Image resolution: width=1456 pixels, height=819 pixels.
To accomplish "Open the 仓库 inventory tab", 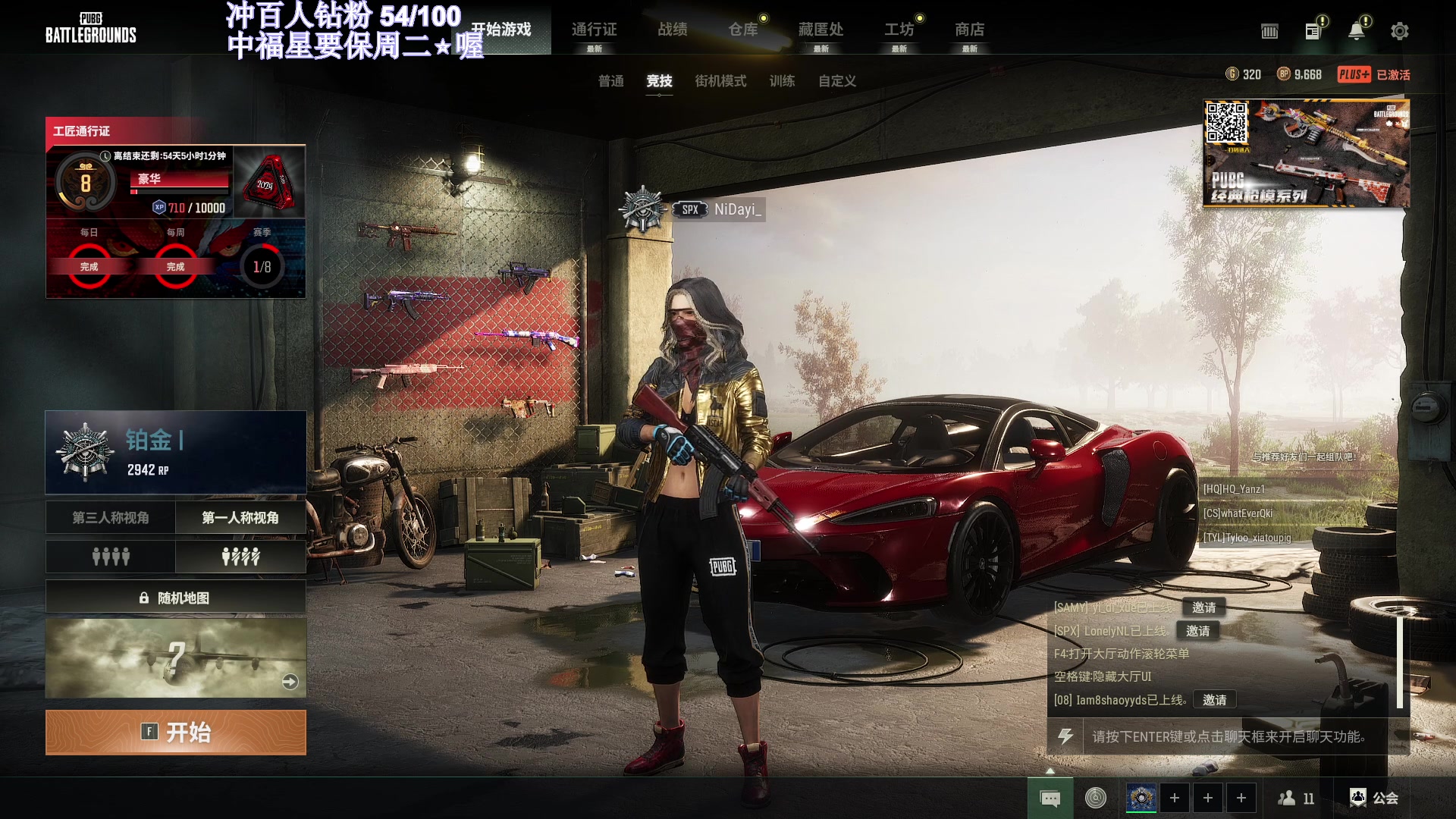I will [x=743, y=30].
